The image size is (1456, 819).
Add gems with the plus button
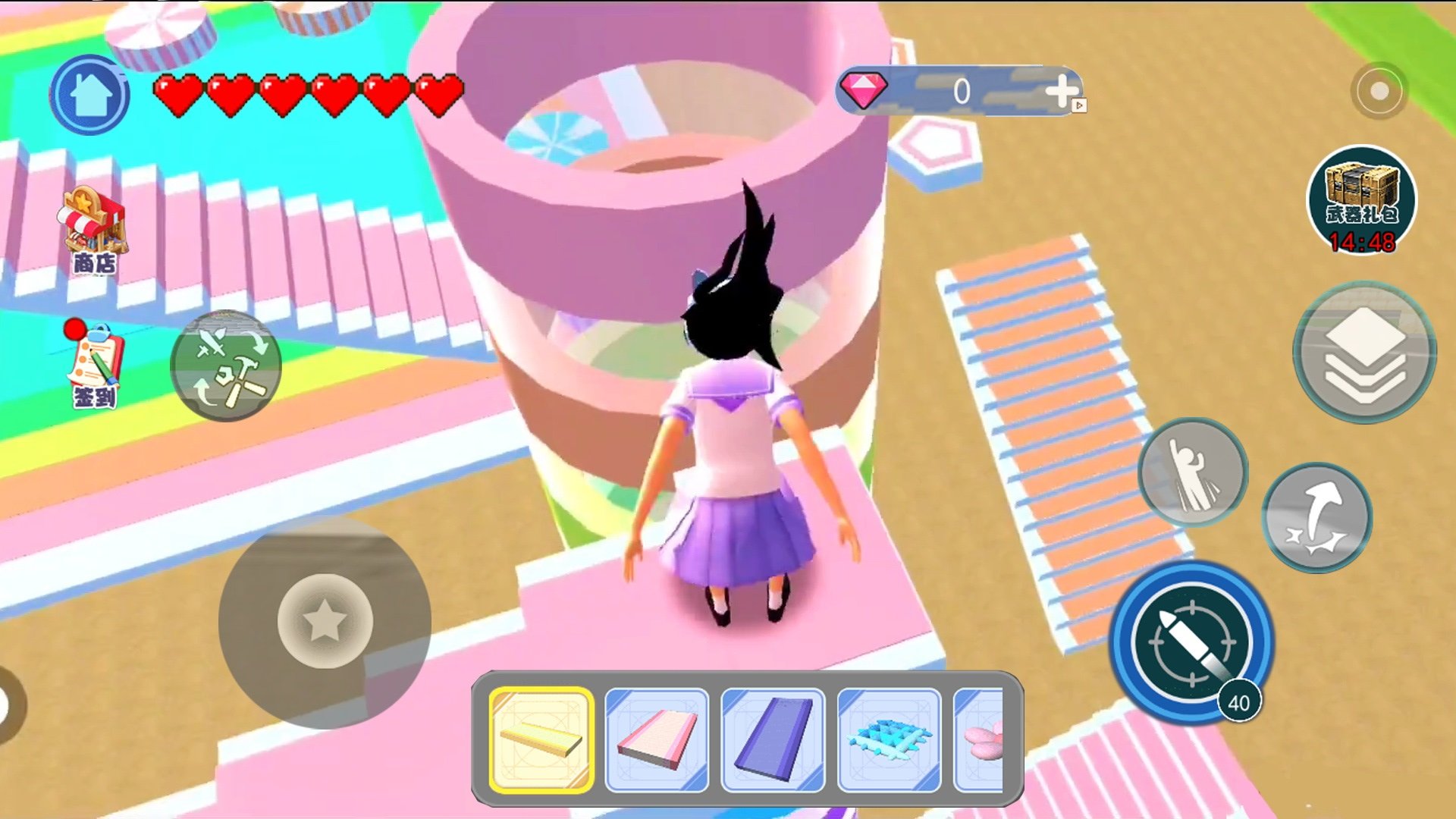tap(1061, 91)
